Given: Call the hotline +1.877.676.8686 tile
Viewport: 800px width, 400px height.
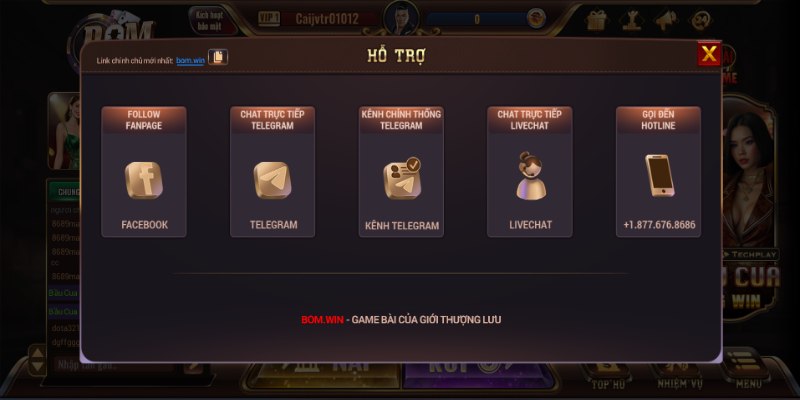Looking at the screenshot, I should [x=658, y=180].
